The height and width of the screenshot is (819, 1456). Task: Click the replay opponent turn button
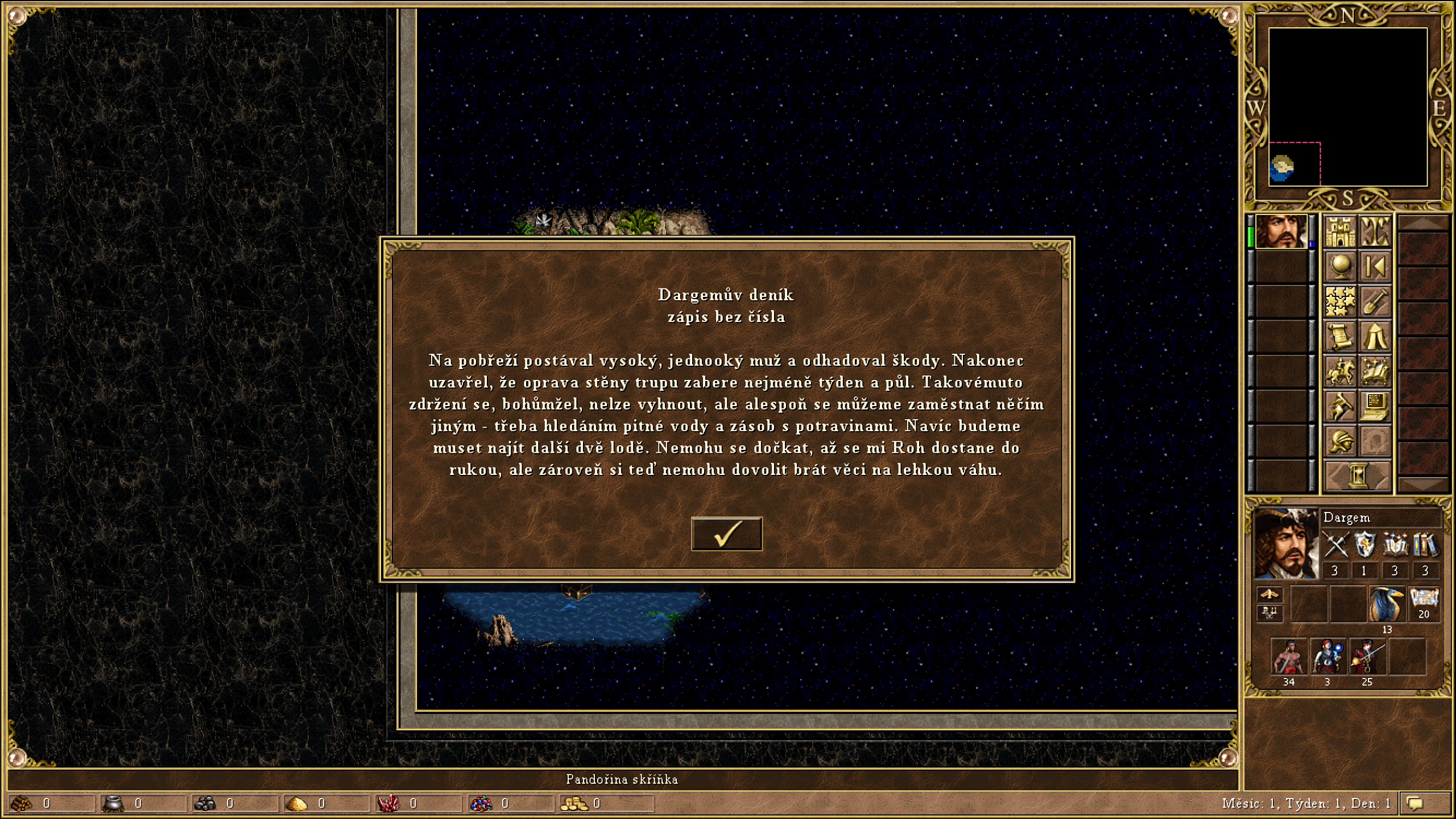(x=1375, y=266)
